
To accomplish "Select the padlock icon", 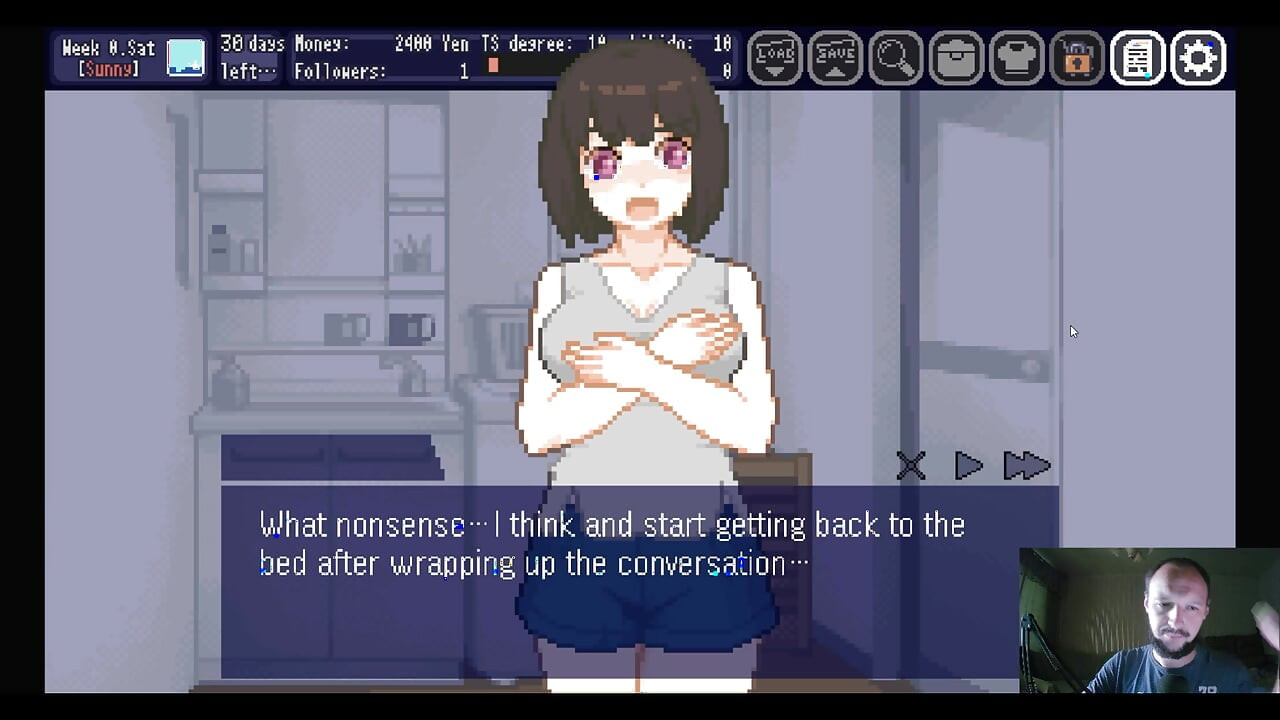I will click(x=1077, y=58).
